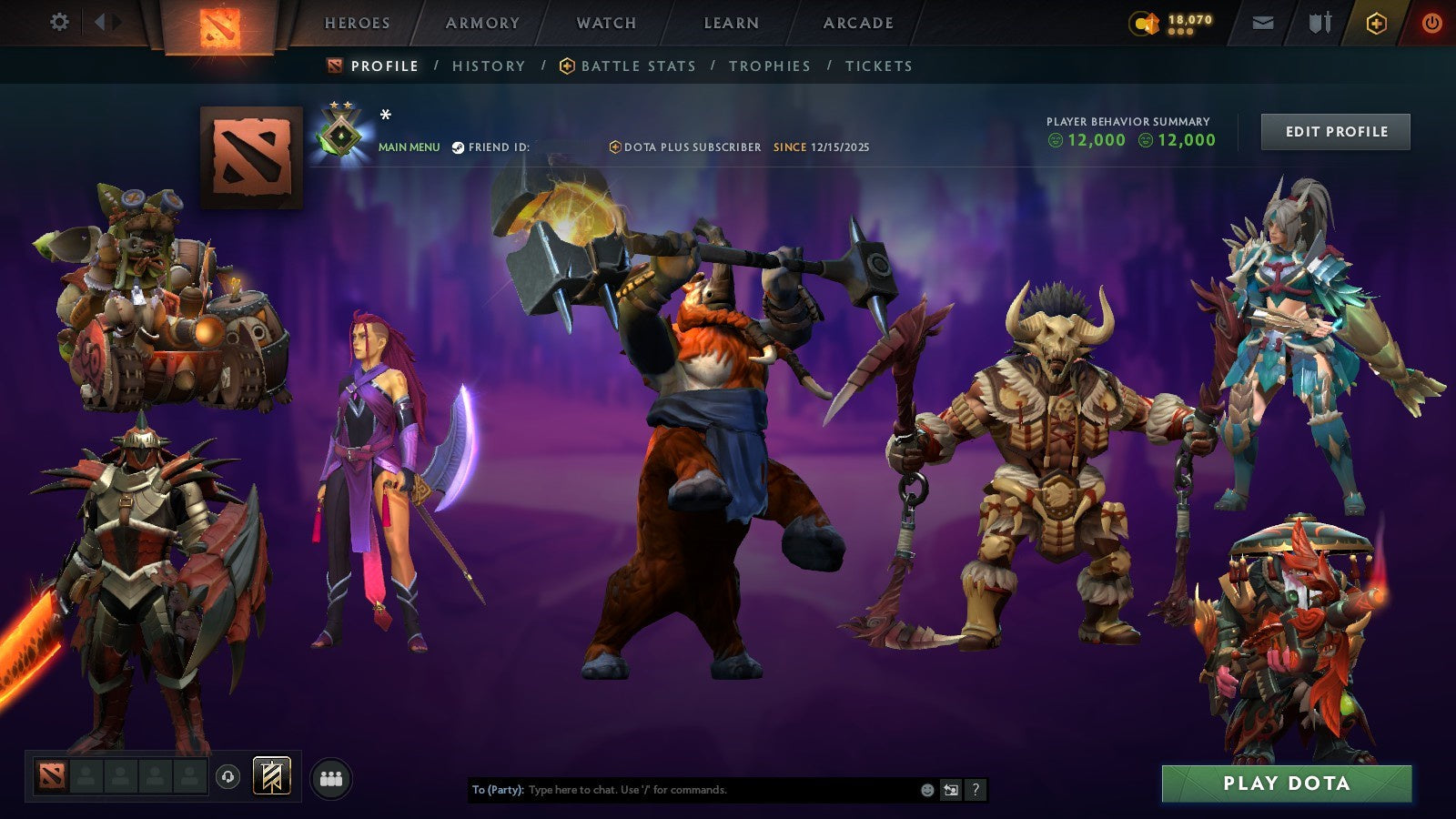
Task: Switch to the HISTORY tab
Action: point(490,66)
